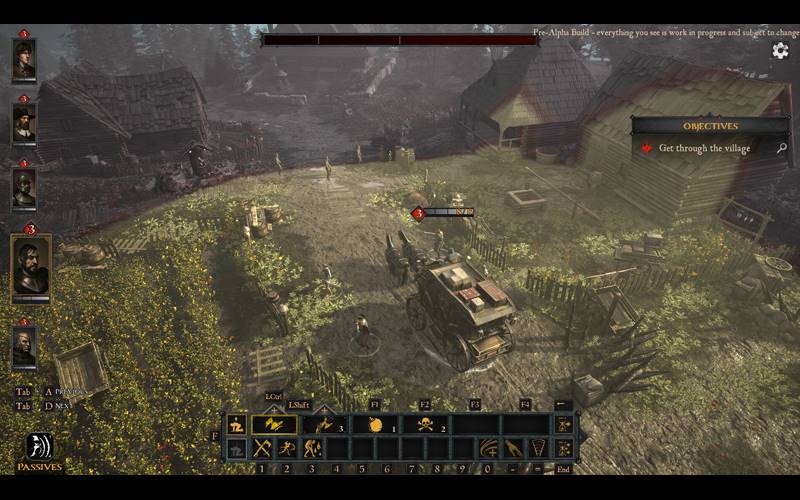The width and height of the screenshot is (800, 500).
Task: Click the End turn hourglass button
Action: point(564,448)
